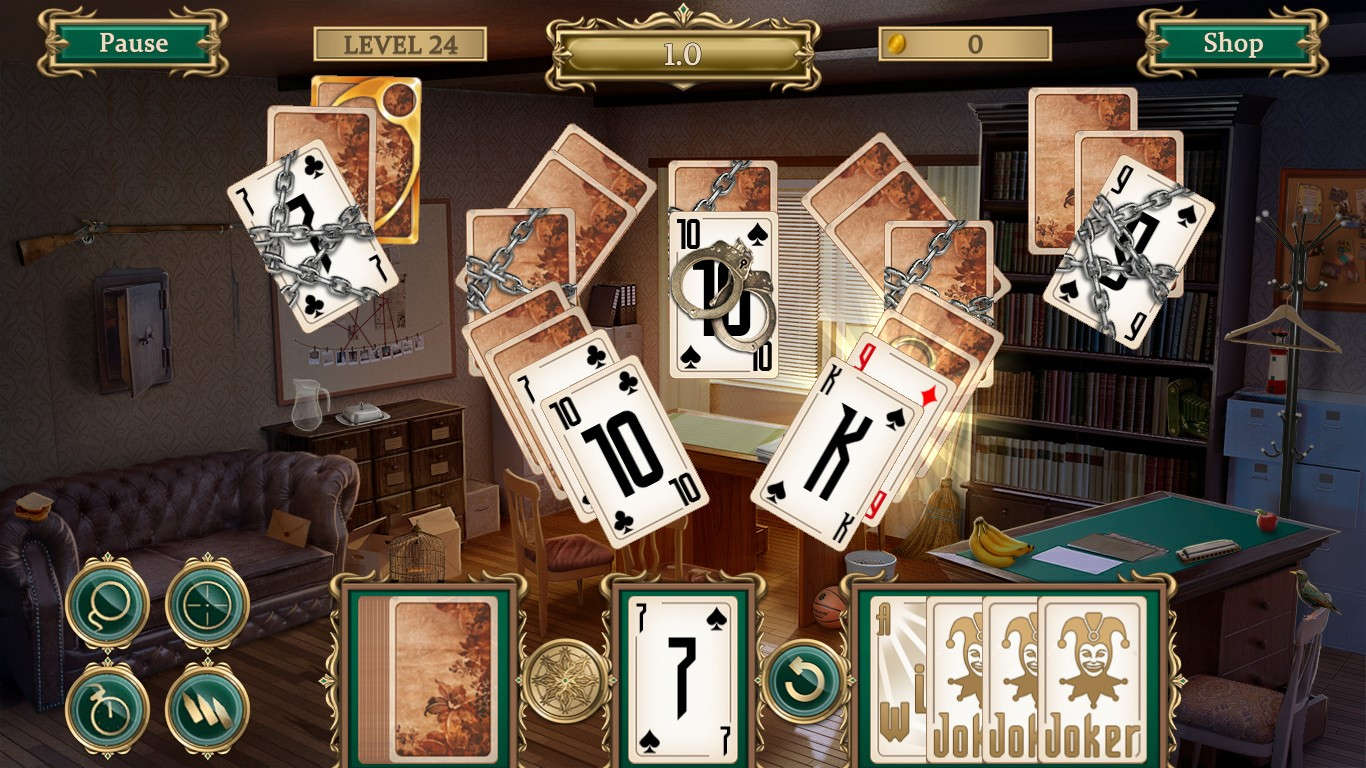Click the score display showing 1.0

click(683, 43)
